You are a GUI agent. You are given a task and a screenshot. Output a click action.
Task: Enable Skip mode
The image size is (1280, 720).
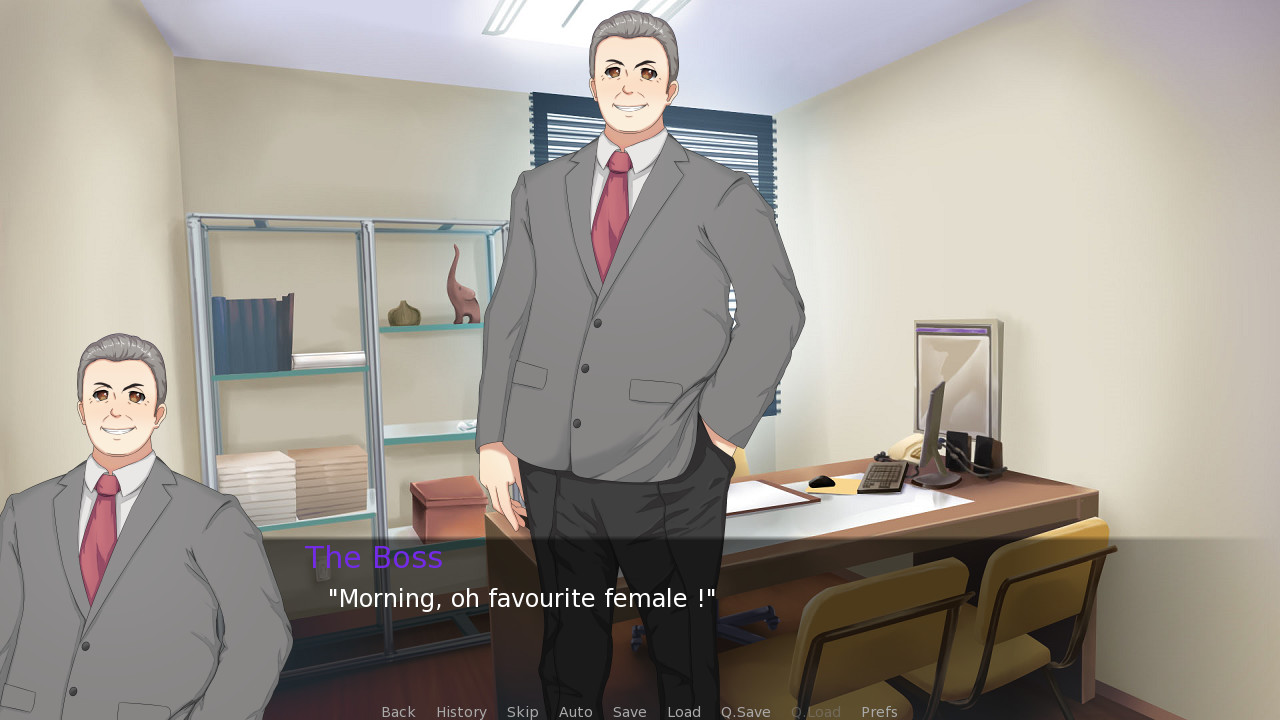tap(522, 711)
